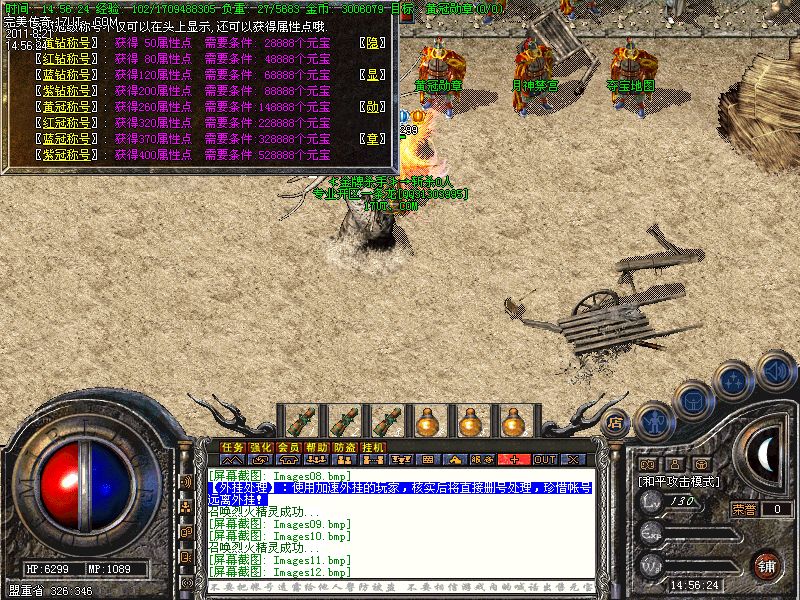Open the shop via orange 店 button

[616, 422]
